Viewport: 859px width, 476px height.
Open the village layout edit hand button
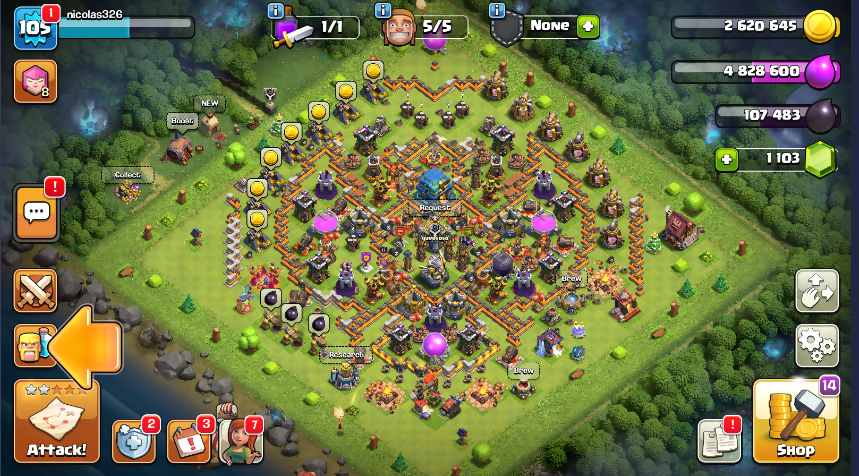click(x=816, y=291)
